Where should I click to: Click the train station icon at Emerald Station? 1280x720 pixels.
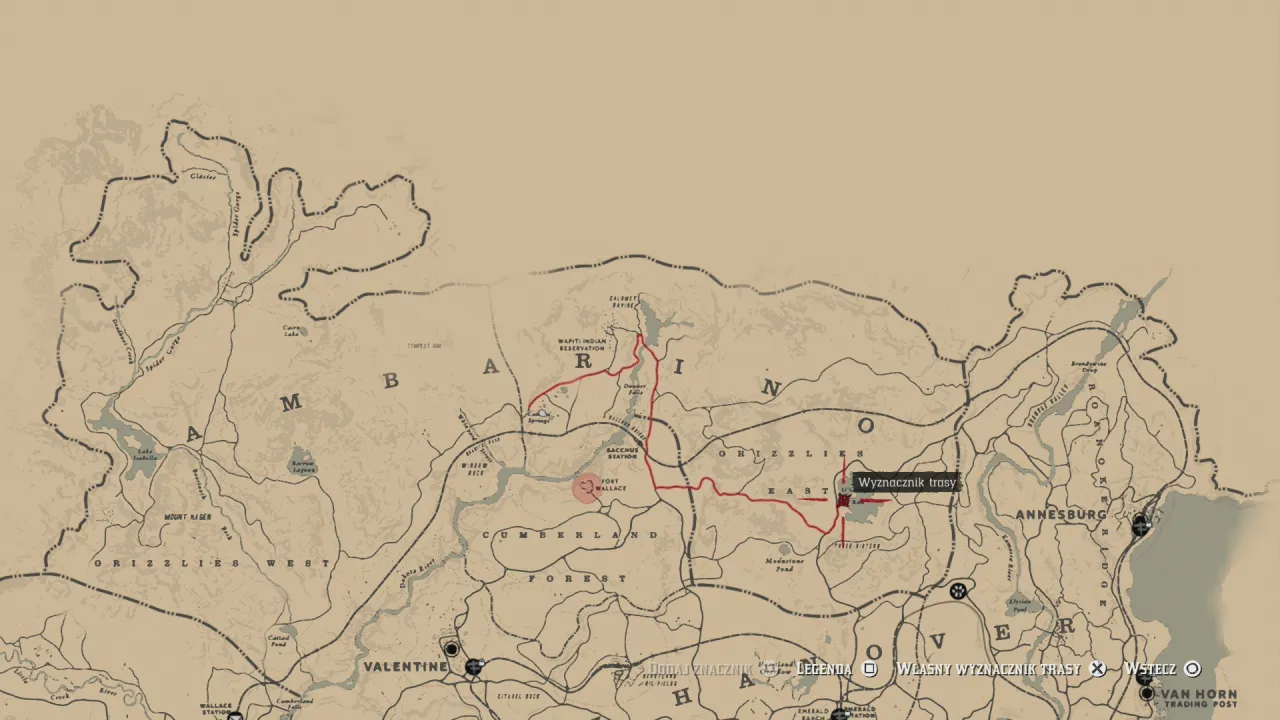(x=838, y=717)
